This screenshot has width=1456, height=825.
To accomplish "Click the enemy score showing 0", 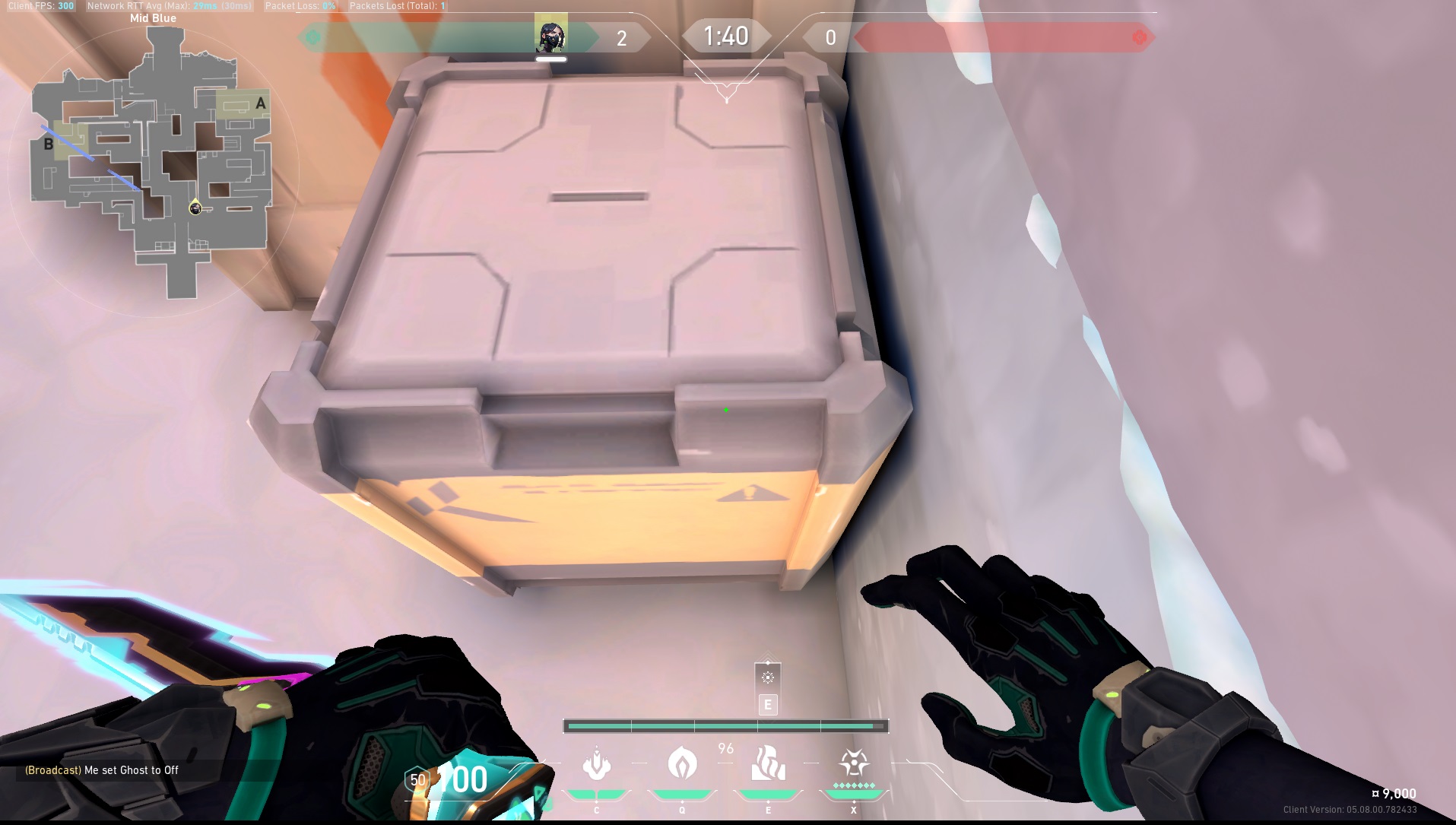I will click(830, 35).
